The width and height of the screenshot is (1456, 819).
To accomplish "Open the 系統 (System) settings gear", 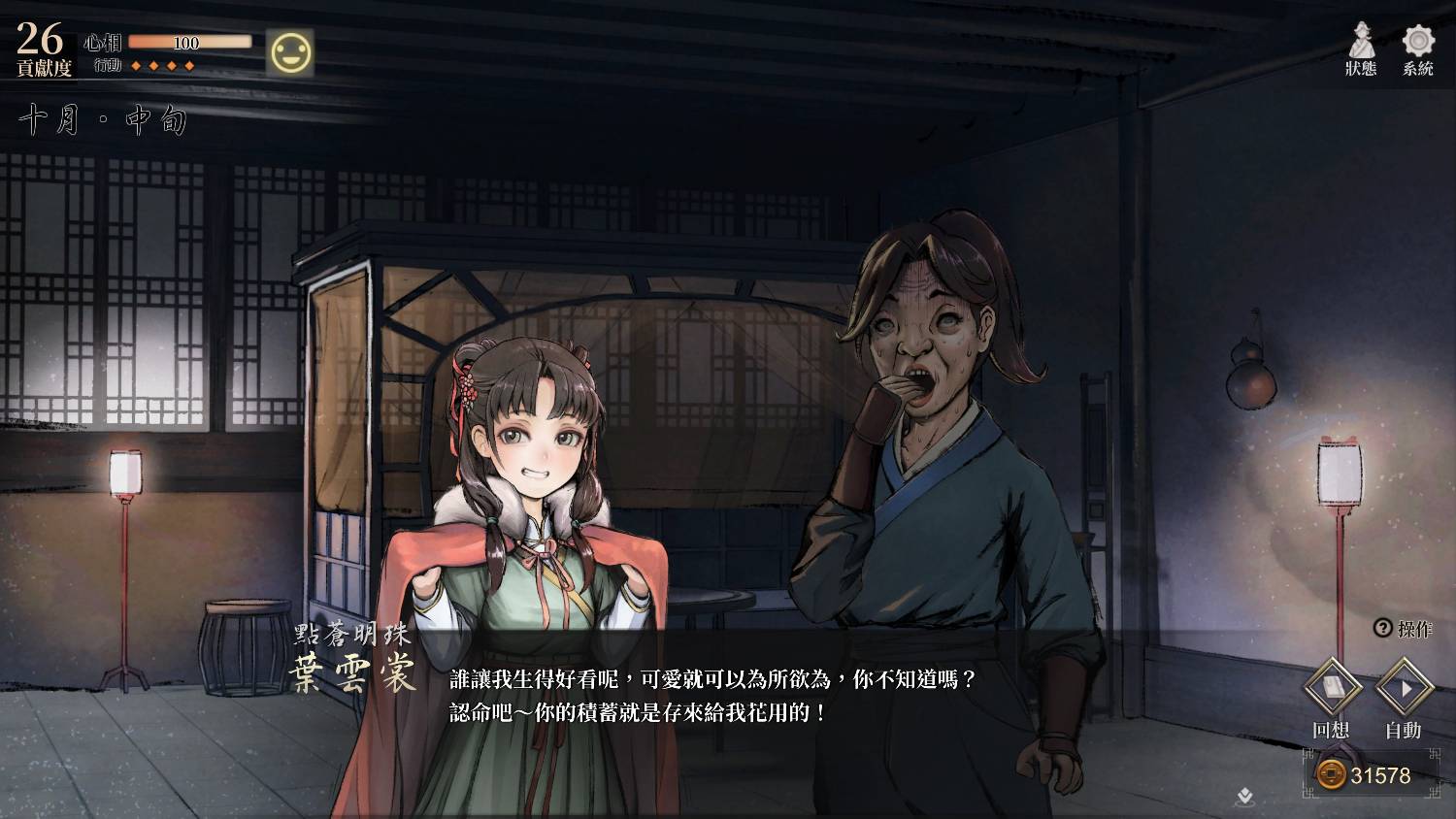I will 1418,49.
